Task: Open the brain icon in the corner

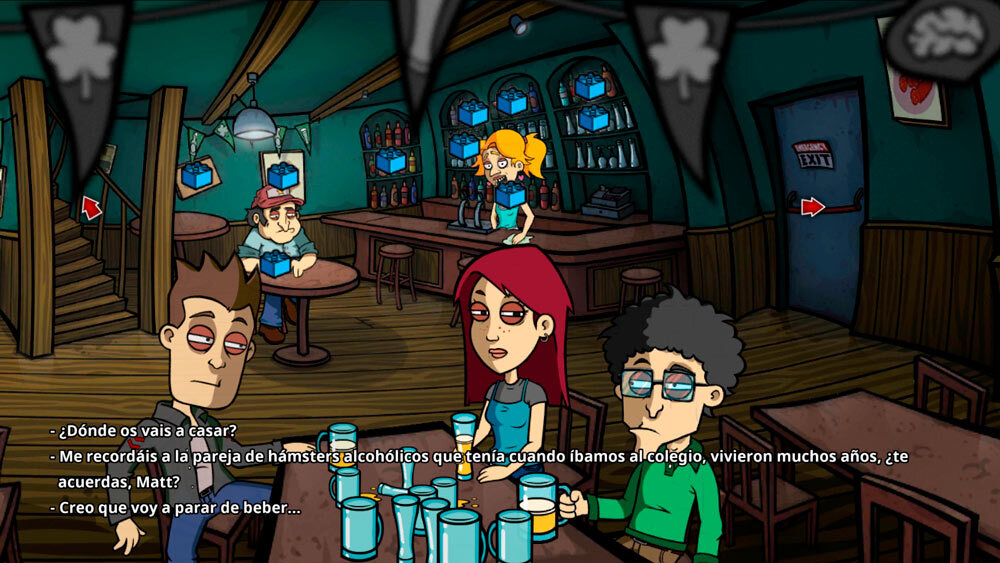Action: coord(942,35)
